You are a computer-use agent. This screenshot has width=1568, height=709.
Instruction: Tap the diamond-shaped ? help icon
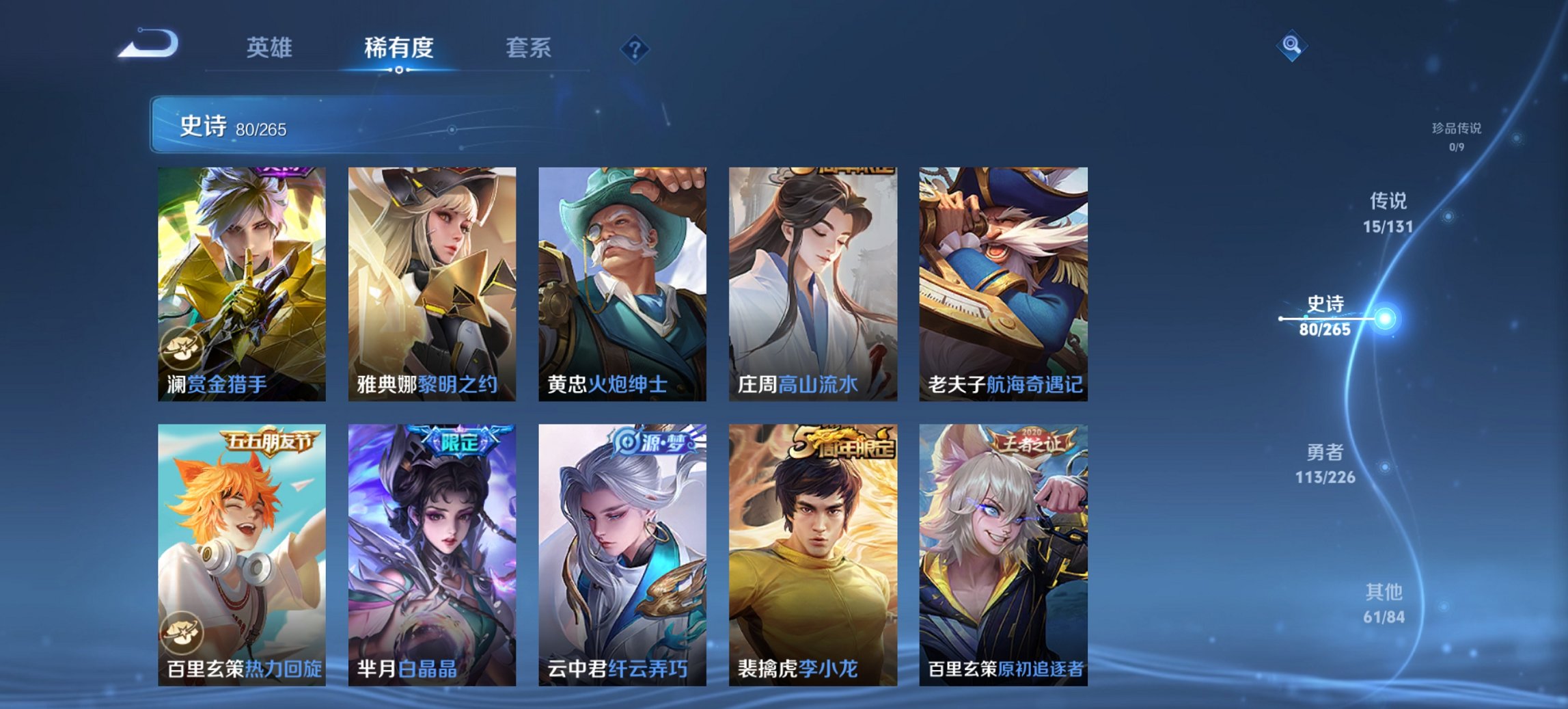coord(635,49)
